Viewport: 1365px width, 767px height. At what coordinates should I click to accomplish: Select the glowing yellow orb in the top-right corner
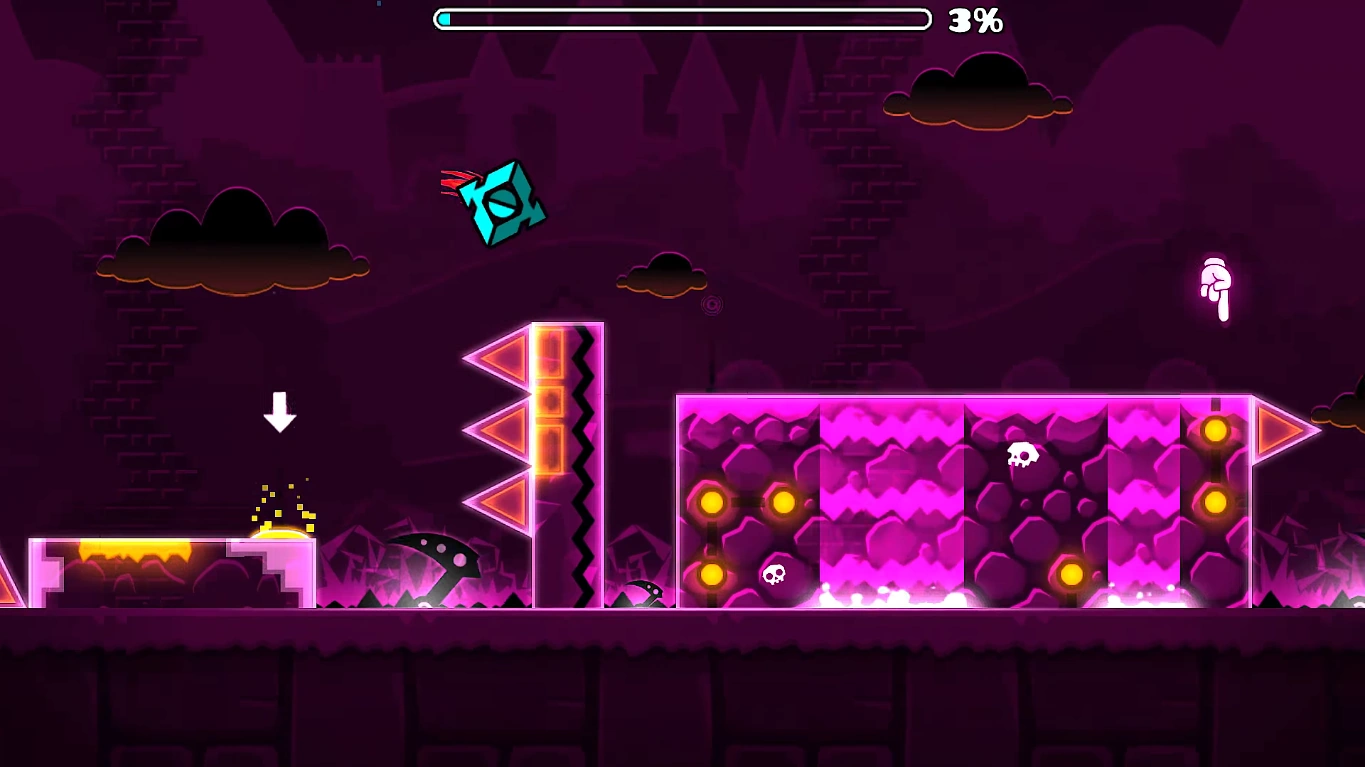[1215, 430]
